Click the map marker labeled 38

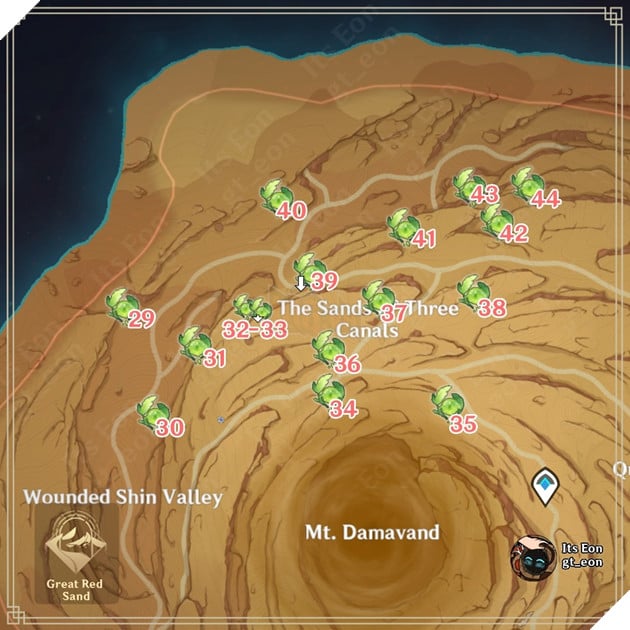[472, 292]
